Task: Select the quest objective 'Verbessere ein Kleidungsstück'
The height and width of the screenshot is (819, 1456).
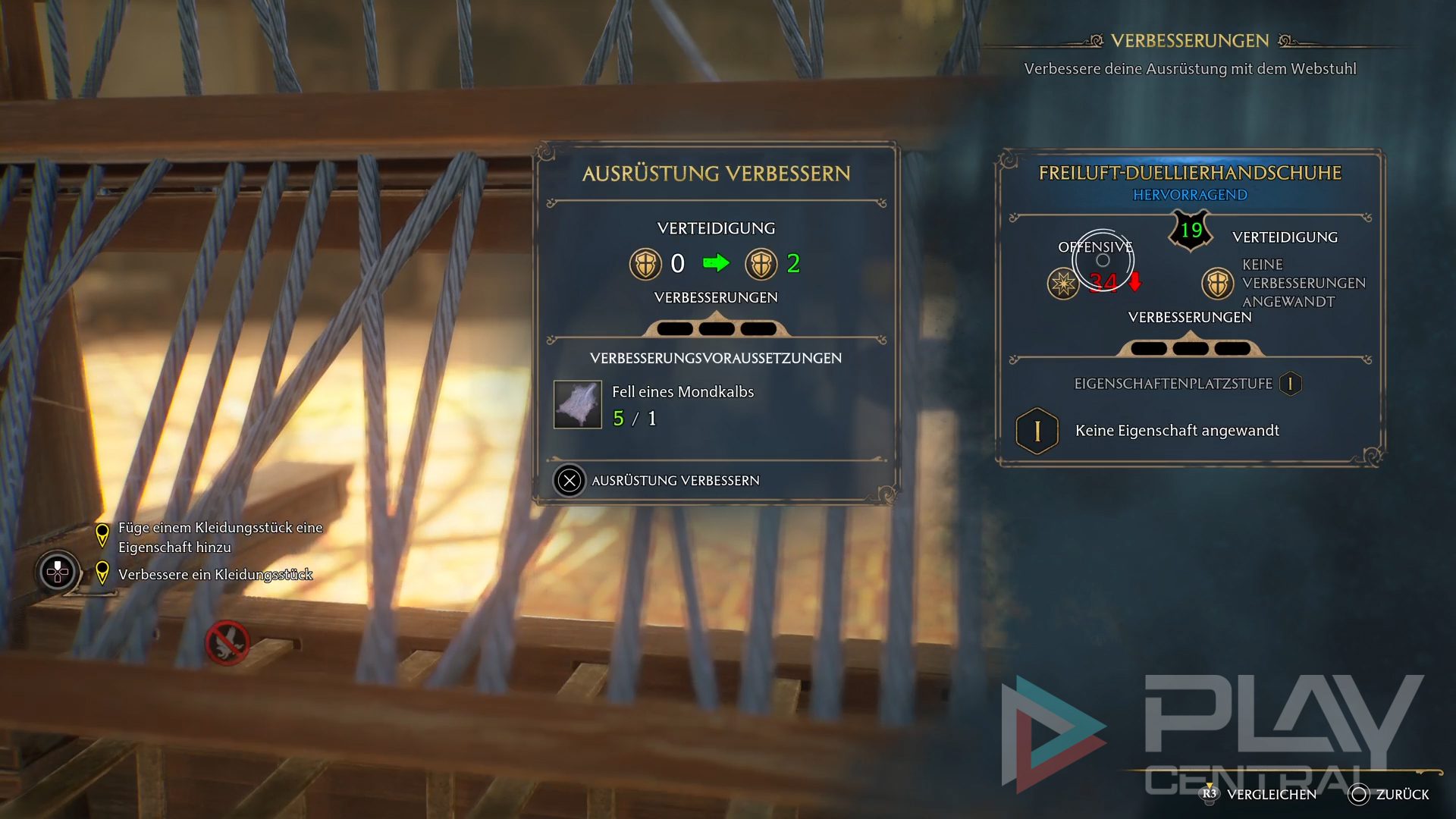Action: (215, 574)
